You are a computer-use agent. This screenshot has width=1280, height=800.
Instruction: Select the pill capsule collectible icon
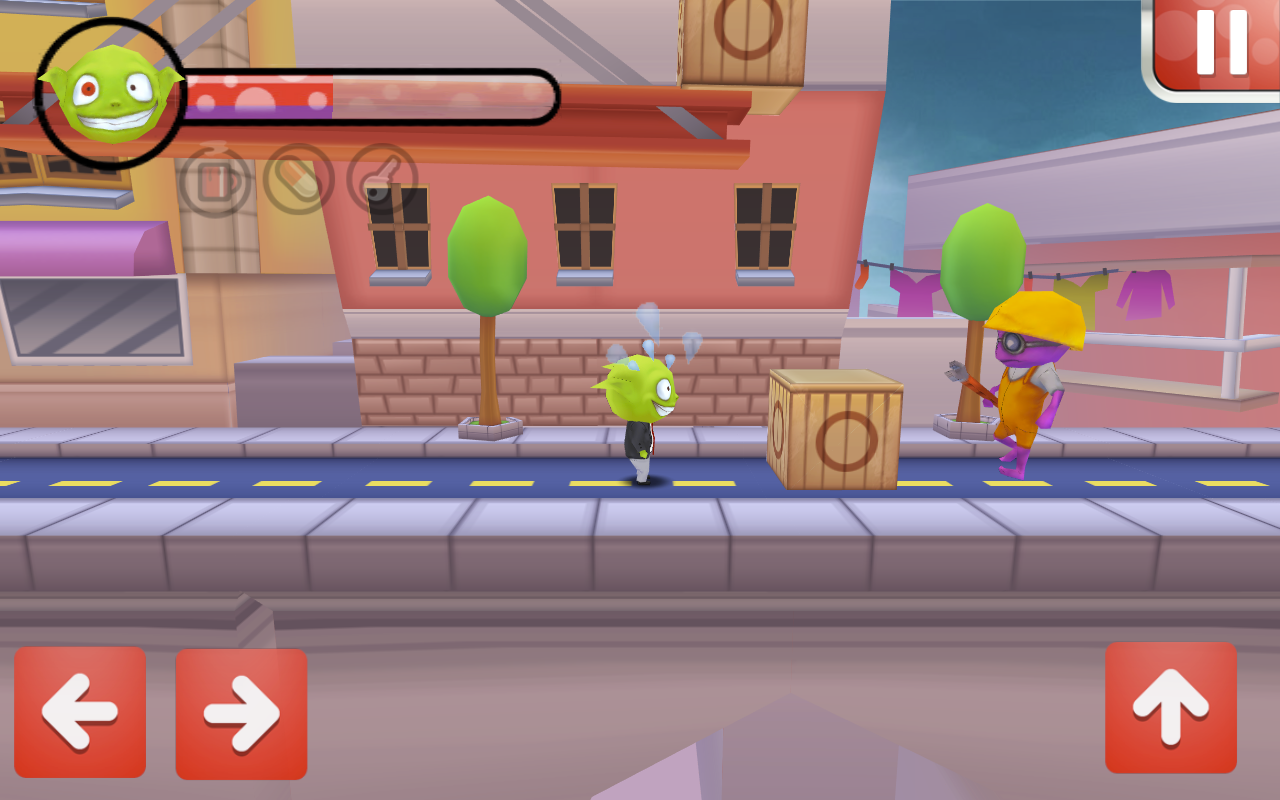point(298,183)
